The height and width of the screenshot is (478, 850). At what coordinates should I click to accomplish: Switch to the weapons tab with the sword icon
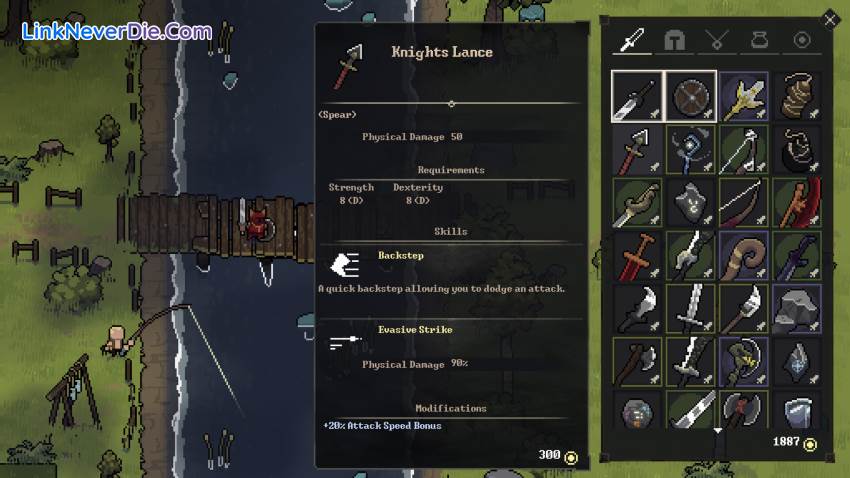[632, 40]
